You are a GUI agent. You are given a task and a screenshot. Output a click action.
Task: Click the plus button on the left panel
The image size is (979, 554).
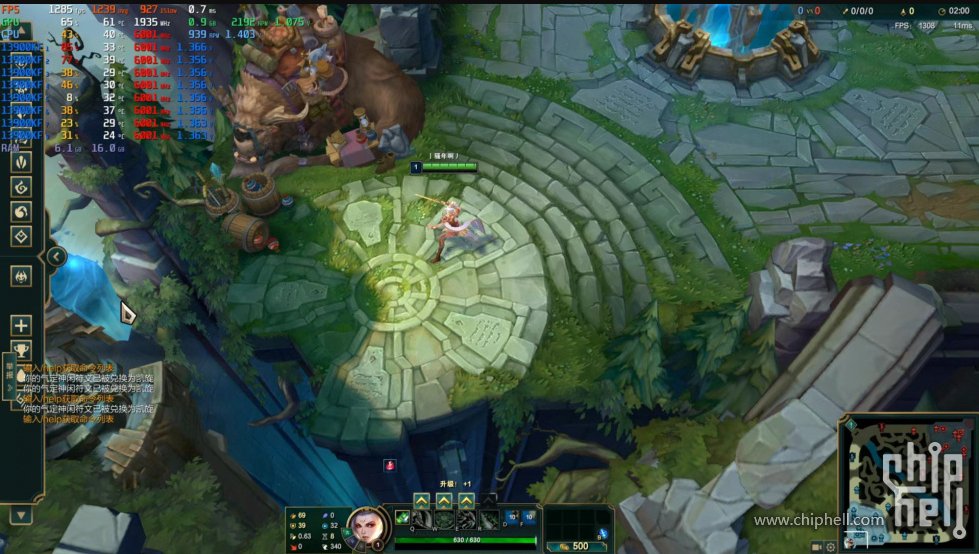click(x=21, y=325)
